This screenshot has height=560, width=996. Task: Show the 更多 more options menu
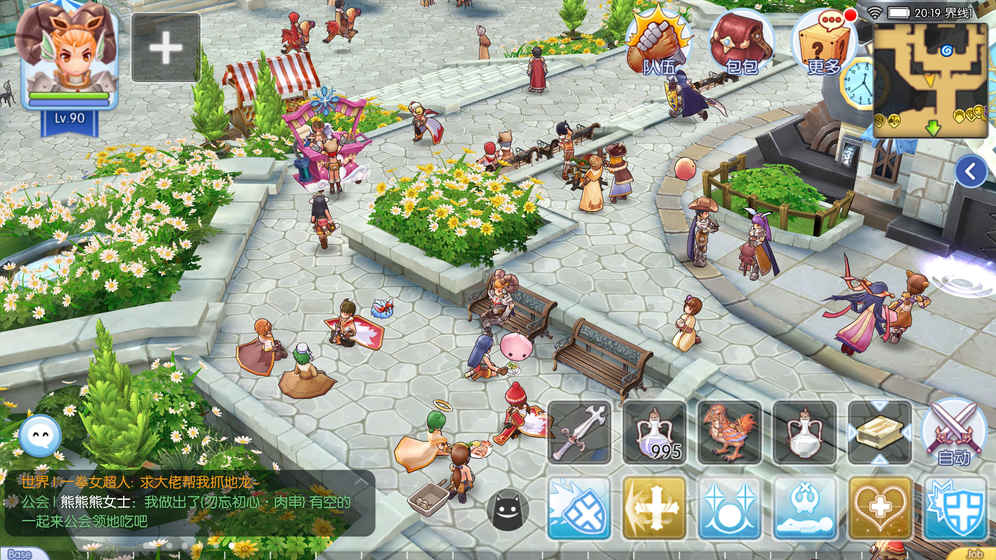[824, 42]
